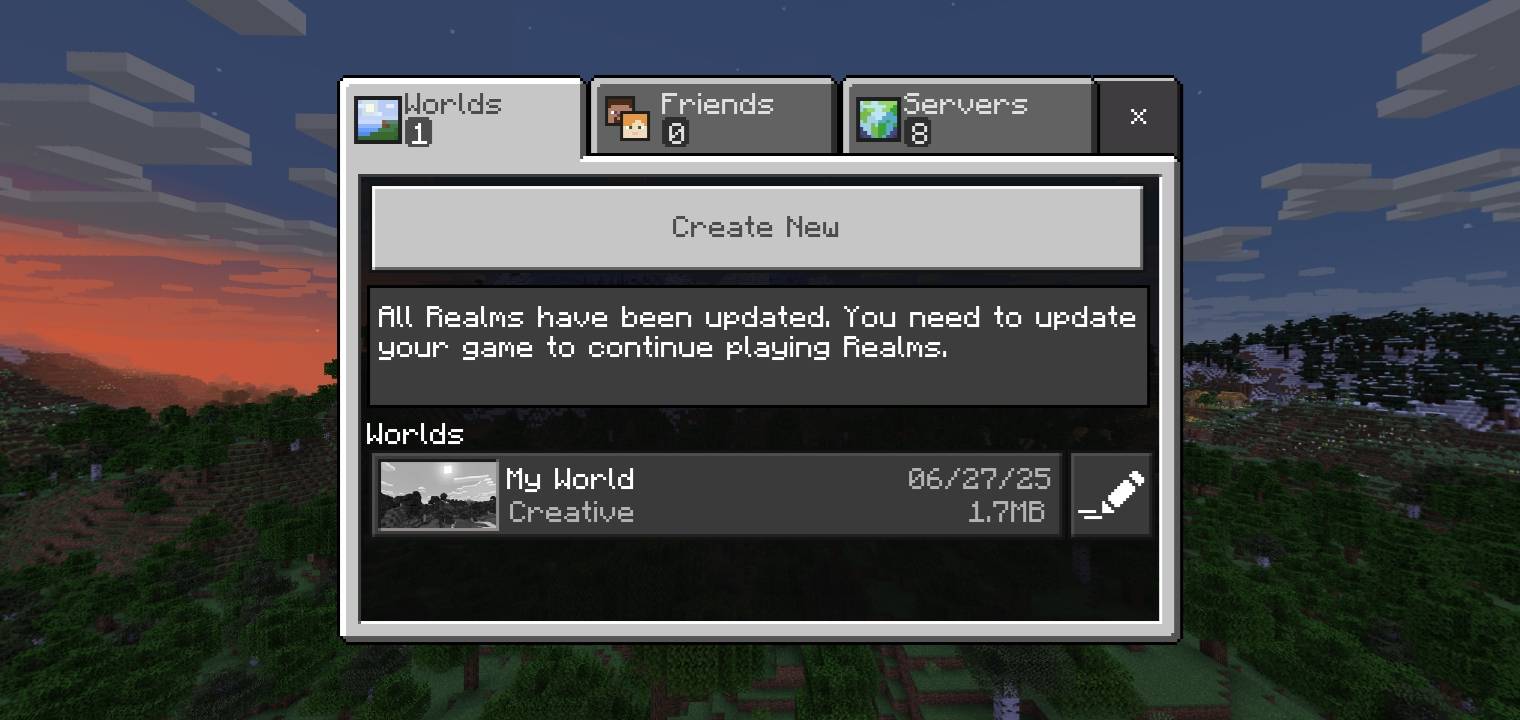This screenshot has width=1520, height=720.
Task: Close the play menu with the X
Action: click(x=1138, y=117)
